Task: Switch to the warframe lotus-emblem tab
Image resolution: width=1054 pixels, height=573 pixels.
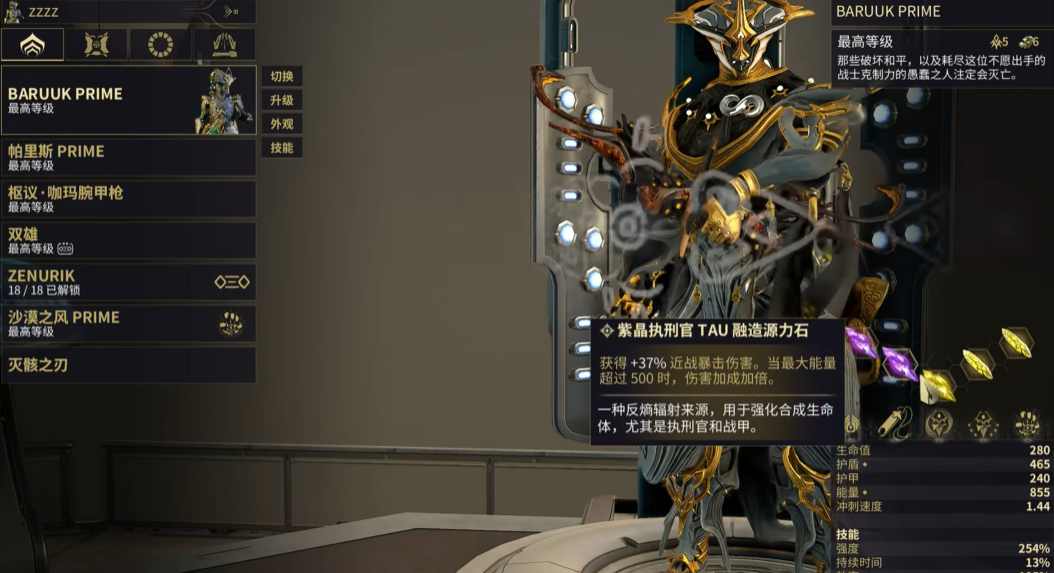Action: (32, 44)
